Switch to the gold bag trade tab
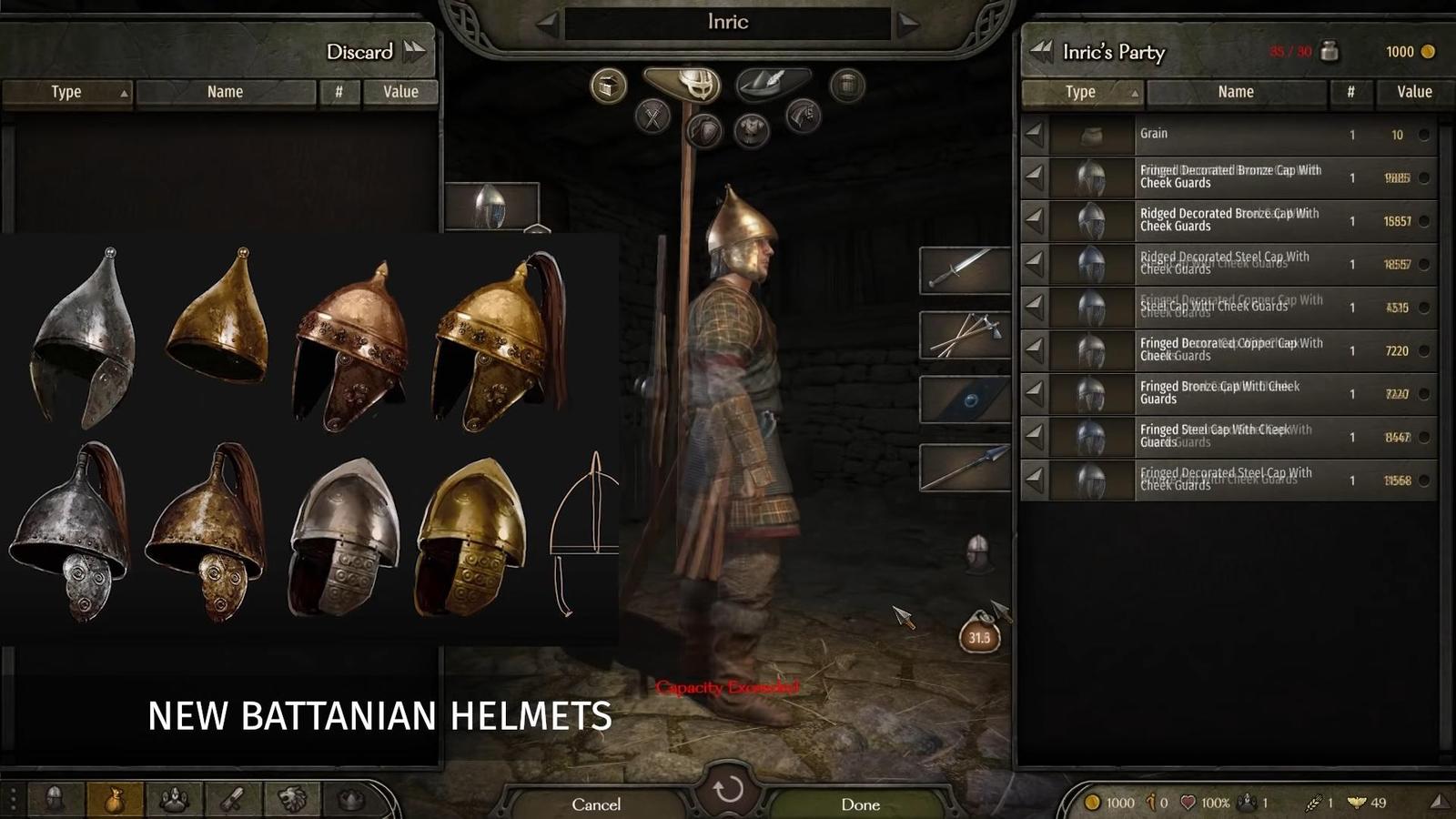Viewport: 1456px width, 819px height. 114,799
